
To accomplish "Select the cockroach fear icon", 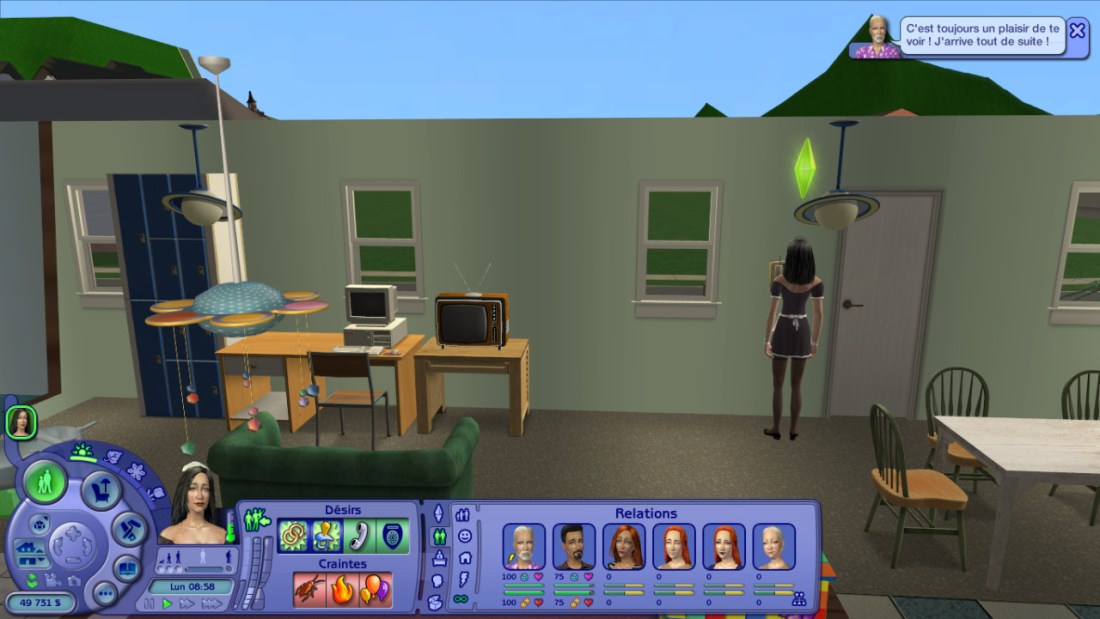I will coord(310,589).
